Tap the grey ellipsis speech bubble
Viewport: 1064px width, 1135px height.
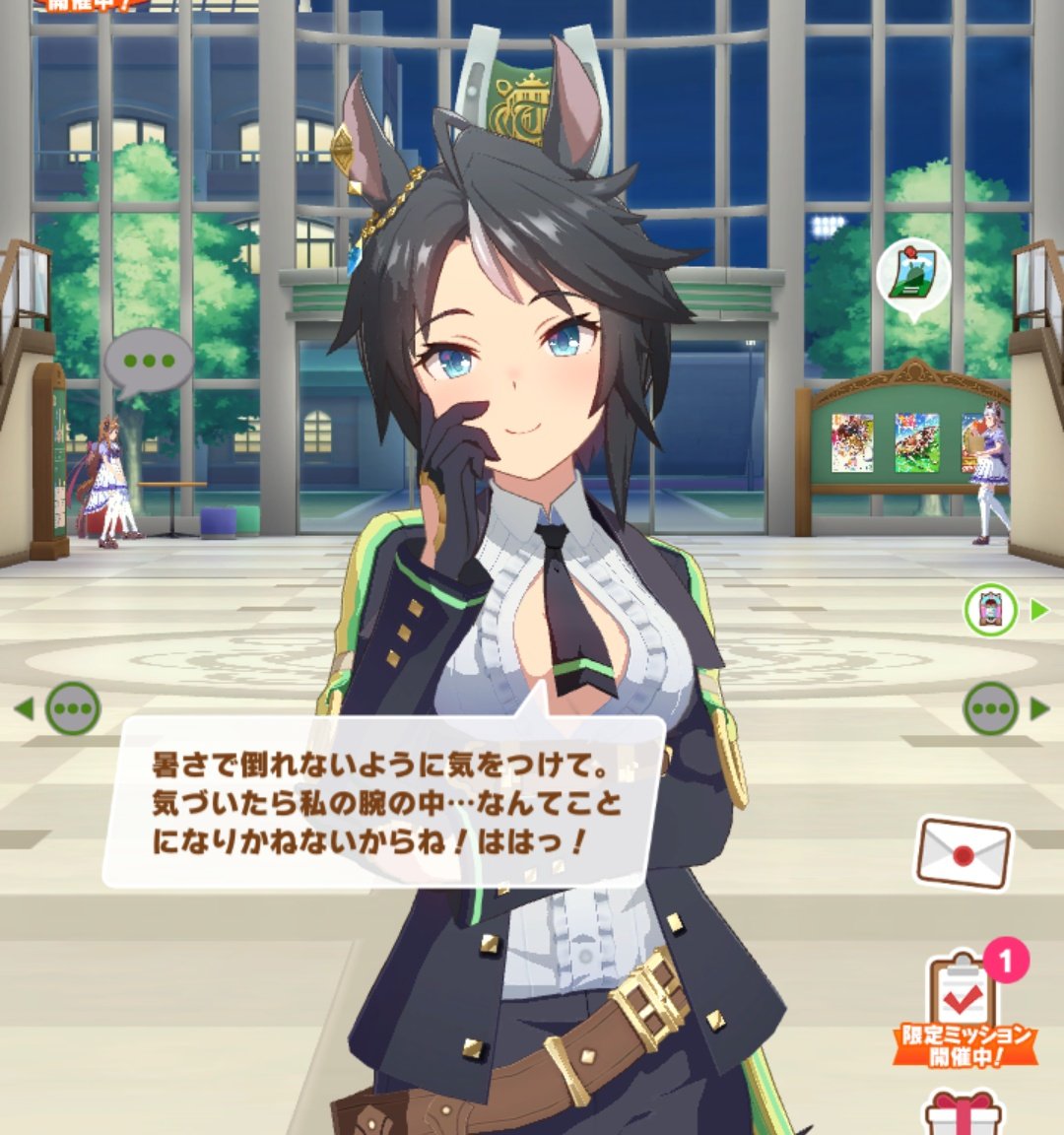(x=148, y=362)
